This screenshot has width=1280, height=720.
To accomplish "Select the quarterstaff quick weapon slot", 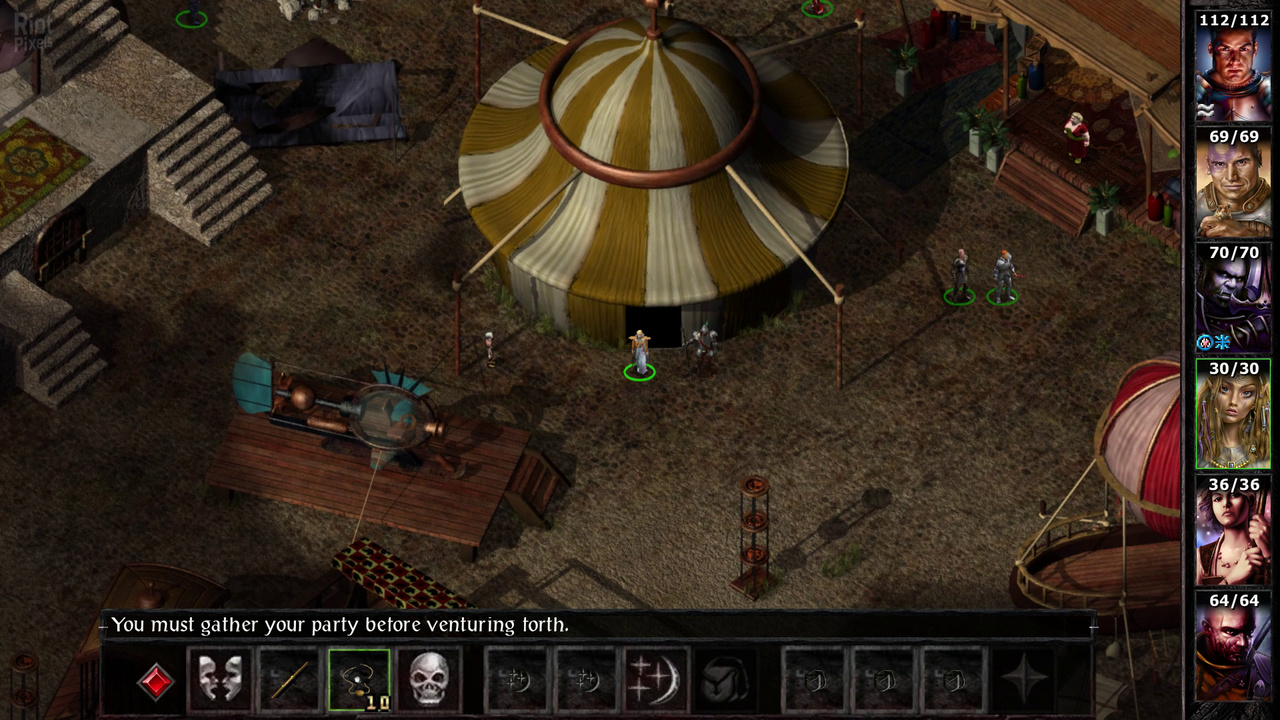I will (289, 680).
